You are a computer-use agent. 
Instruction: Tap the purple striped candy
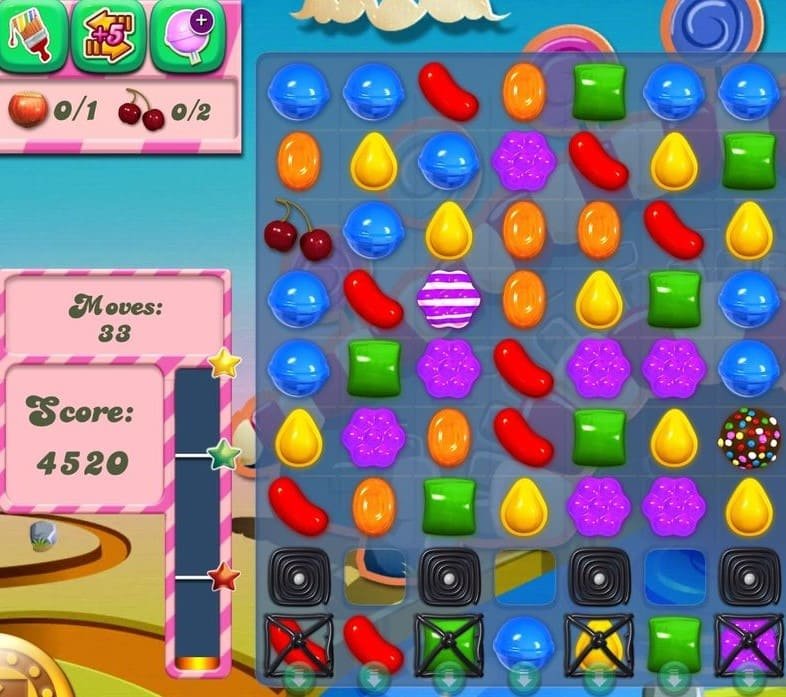coord(447,297)
